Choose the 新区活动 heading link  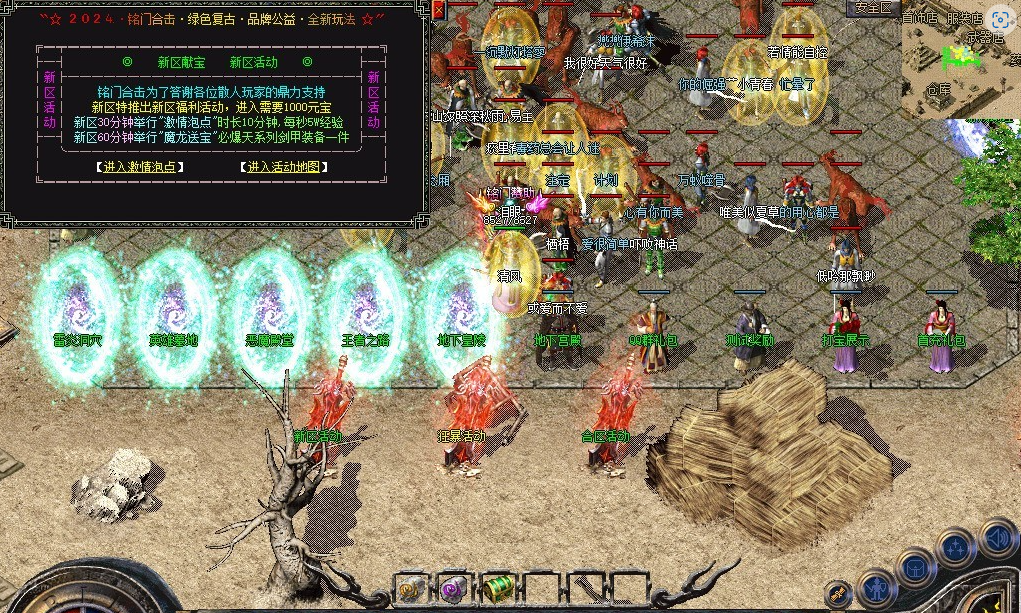click(x=253, y=62)
